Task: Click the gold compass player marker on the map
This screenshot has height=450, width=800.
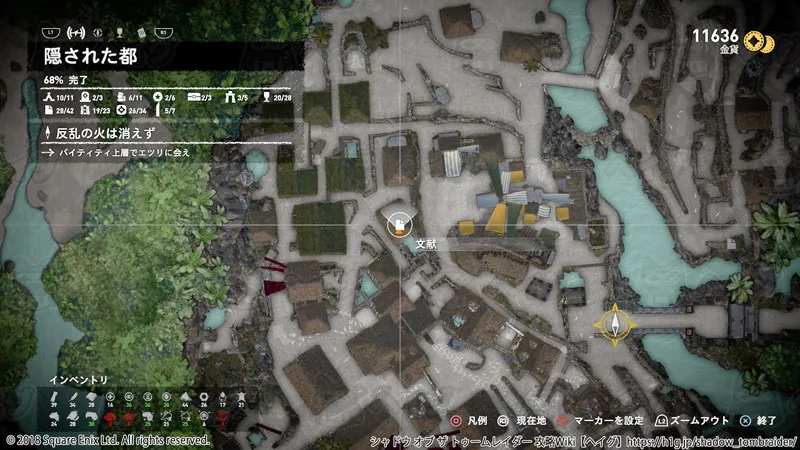Action: pos(613,323)
